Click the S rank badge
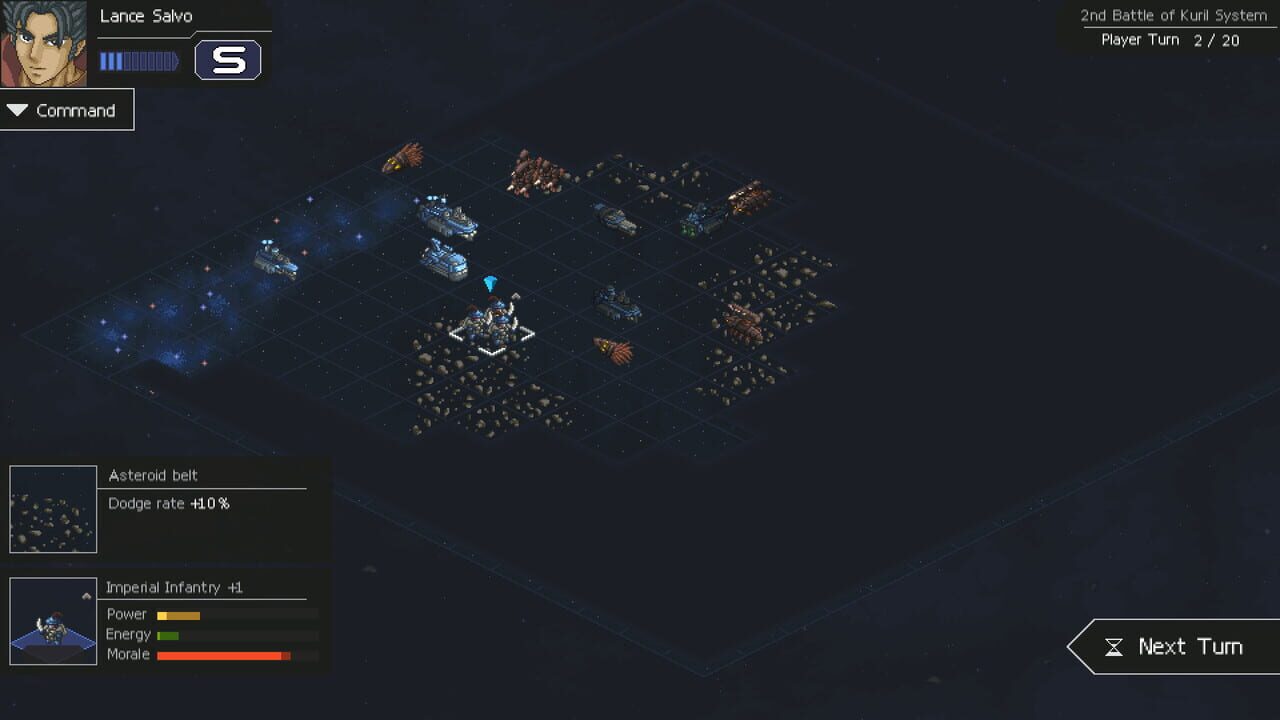 click(x=229, y=60)
